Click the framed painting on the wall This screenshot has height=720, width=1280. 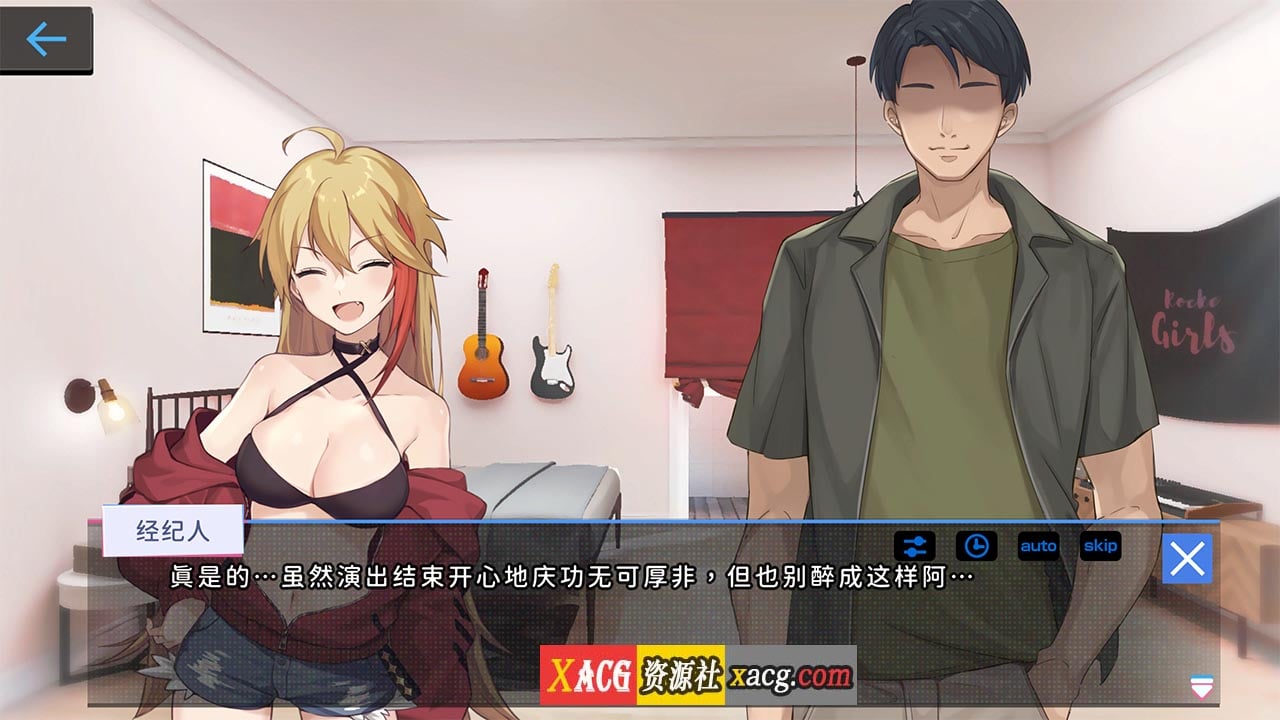click(237, 240)
